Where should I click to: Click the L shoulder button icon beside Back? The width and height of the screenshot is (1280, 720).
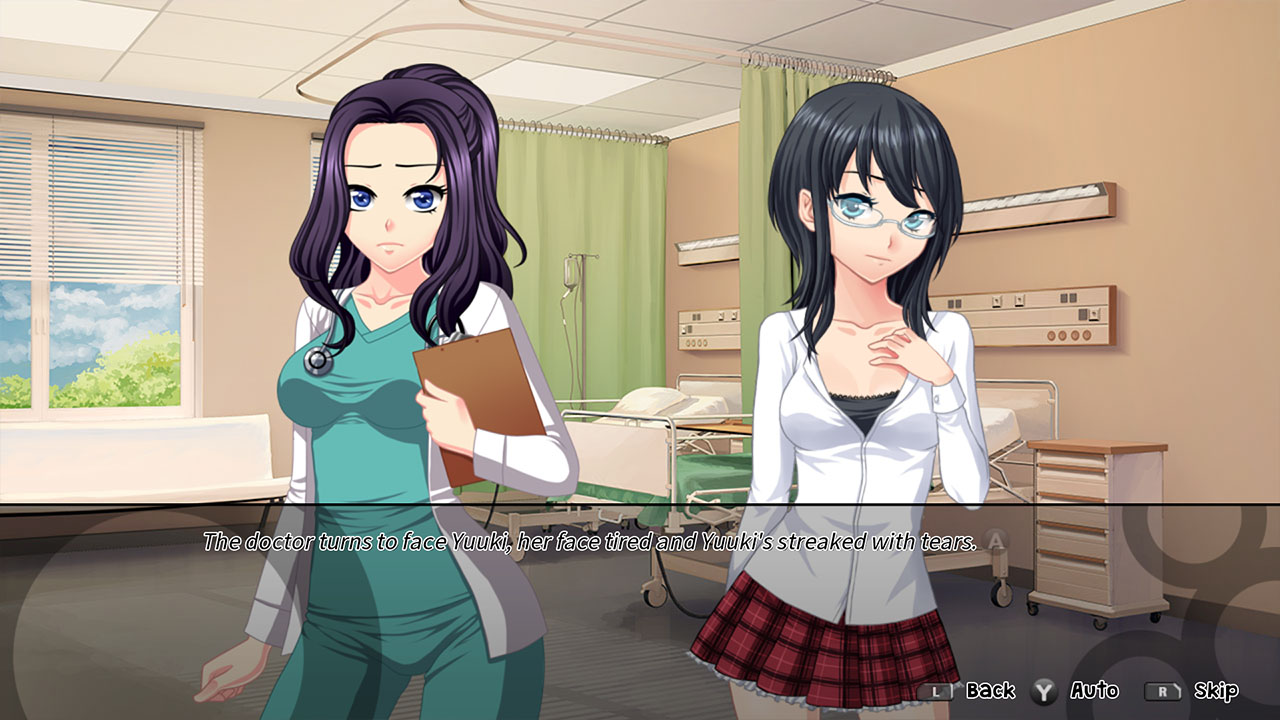tap(936, 690)
